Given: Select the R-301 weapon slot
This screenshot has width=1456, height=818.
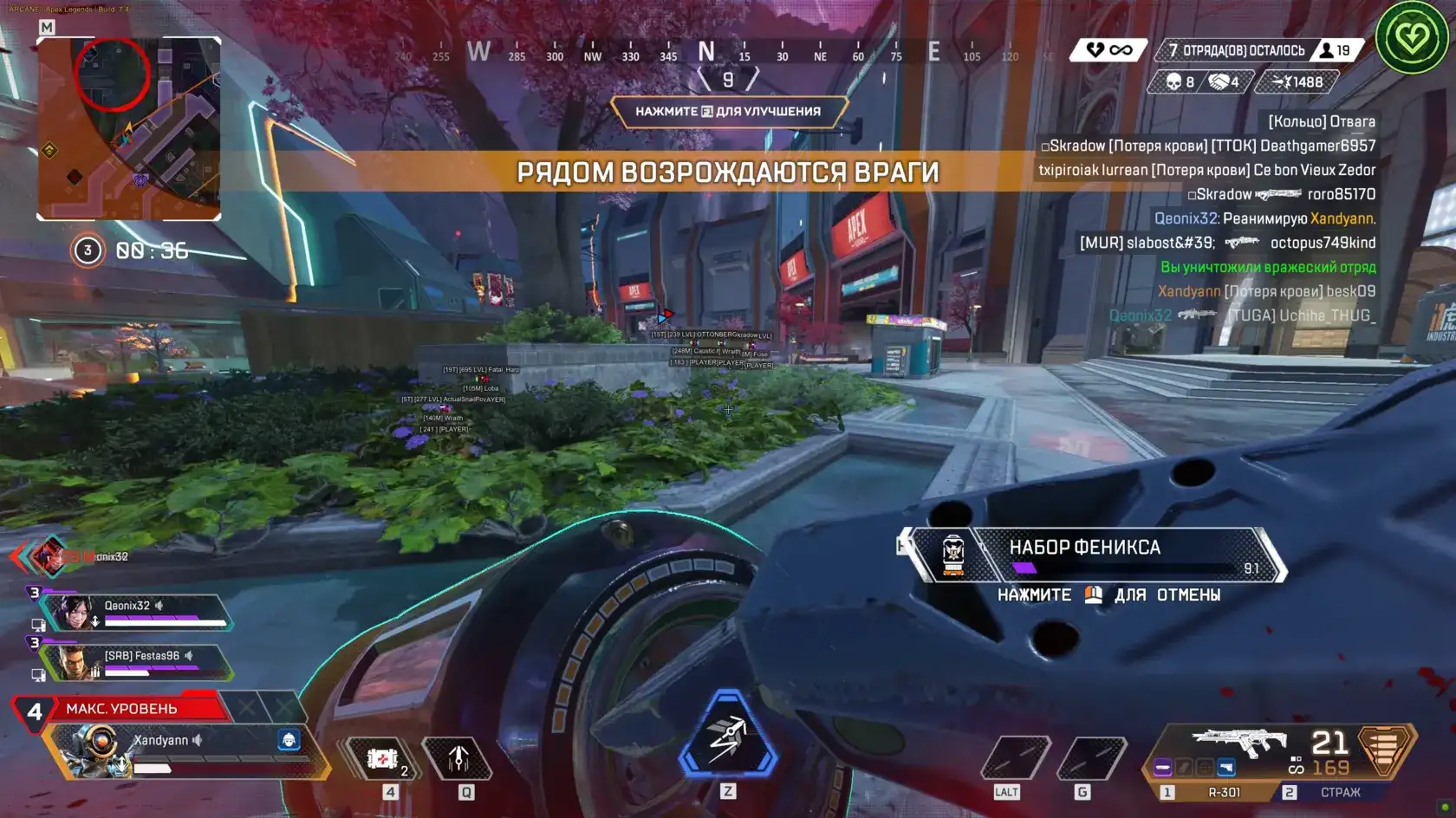Looking at the screenshot, I should (1223, 792).
